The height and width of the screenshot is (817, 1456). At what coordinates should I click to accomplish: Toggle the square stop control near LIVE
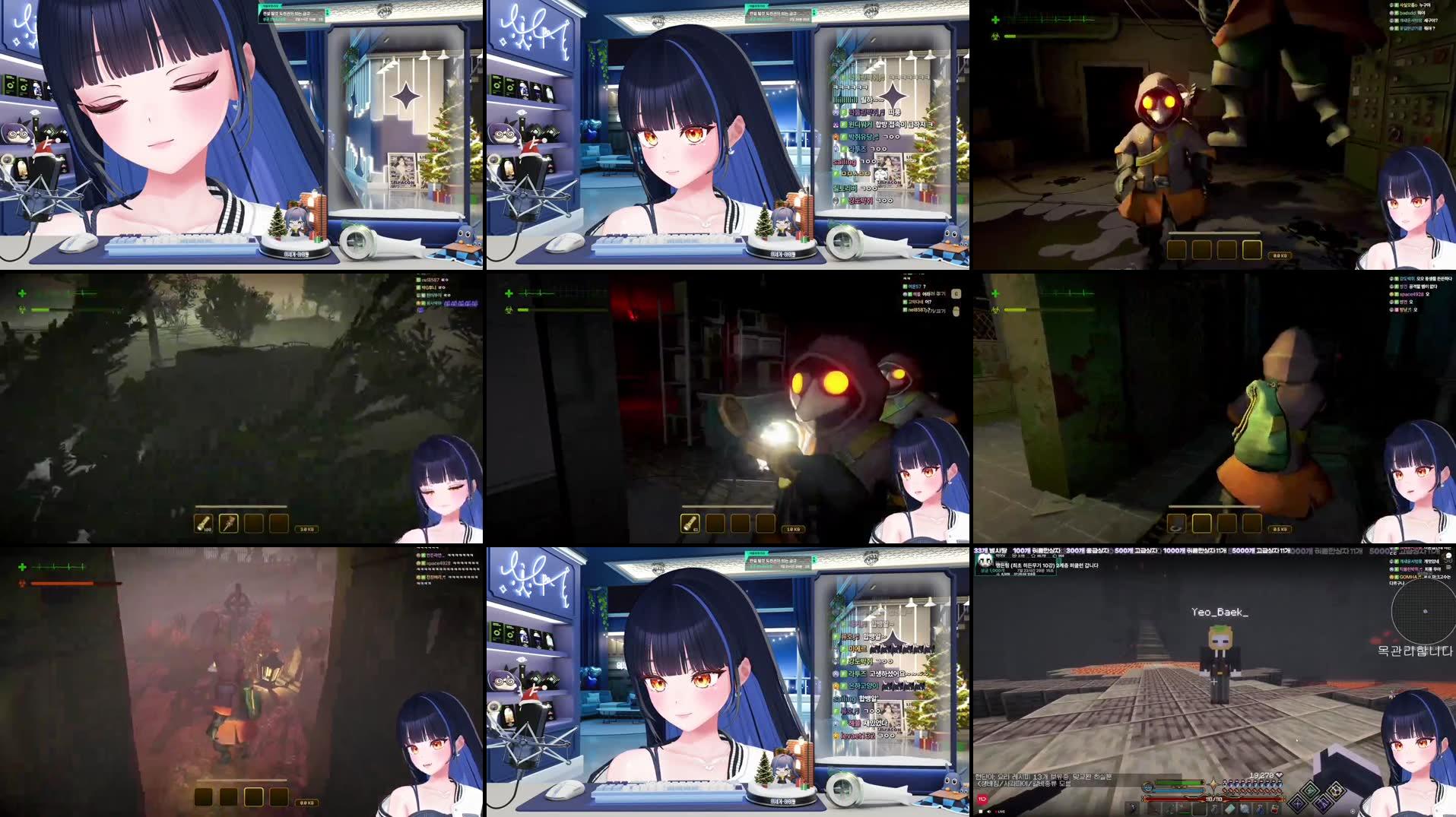click(x=981, y=812)
